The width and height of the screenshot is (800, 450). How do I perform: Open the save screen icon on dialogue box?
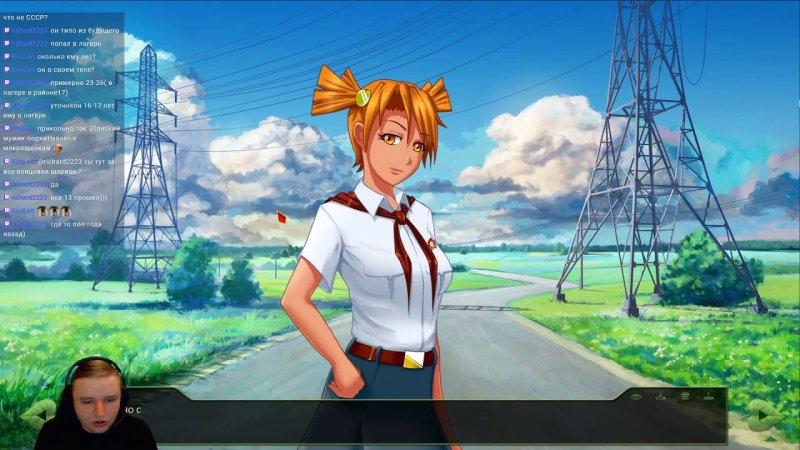[660, 397]
